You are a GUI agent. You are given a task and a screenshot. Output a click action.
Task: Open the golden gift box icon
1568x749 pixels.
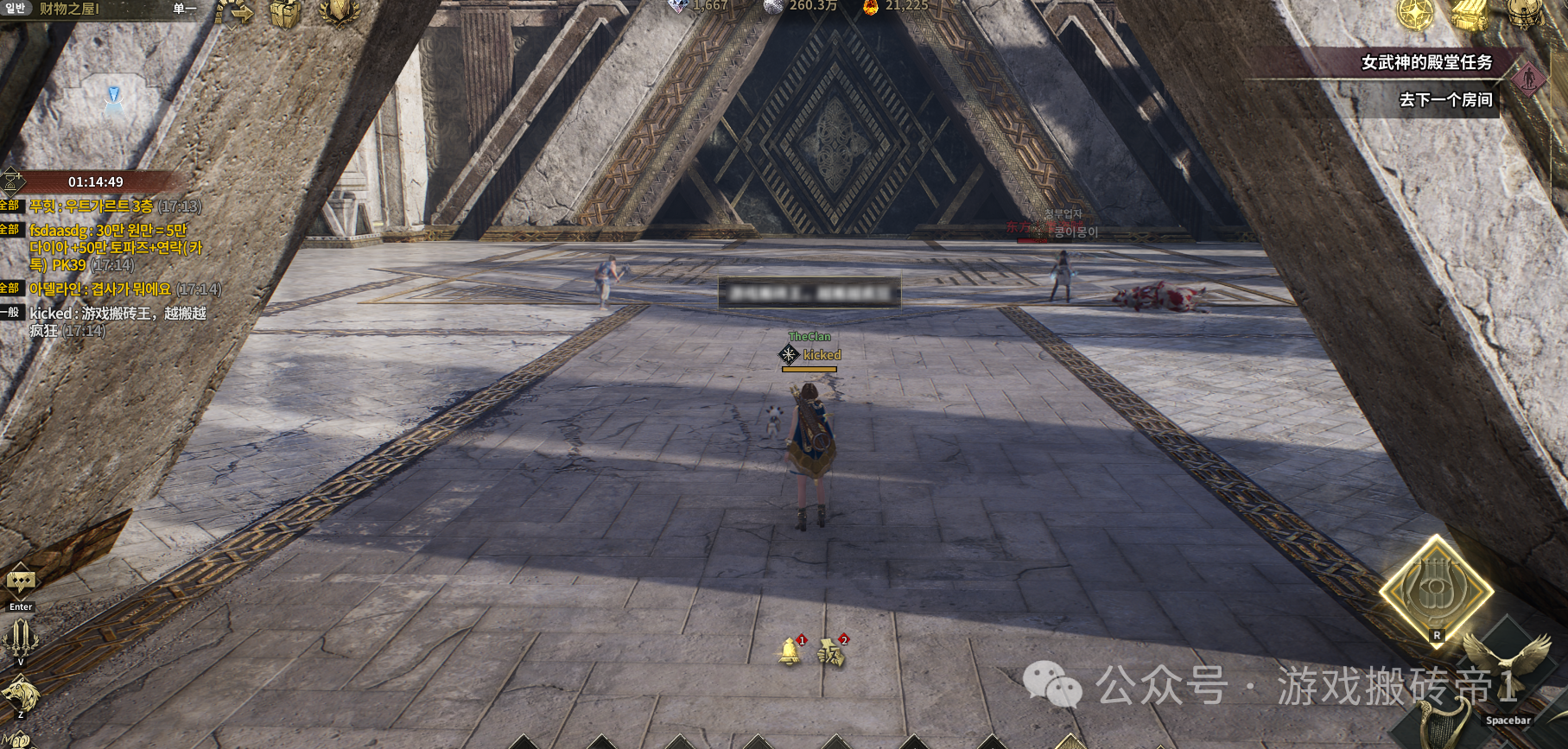[284, 13]
